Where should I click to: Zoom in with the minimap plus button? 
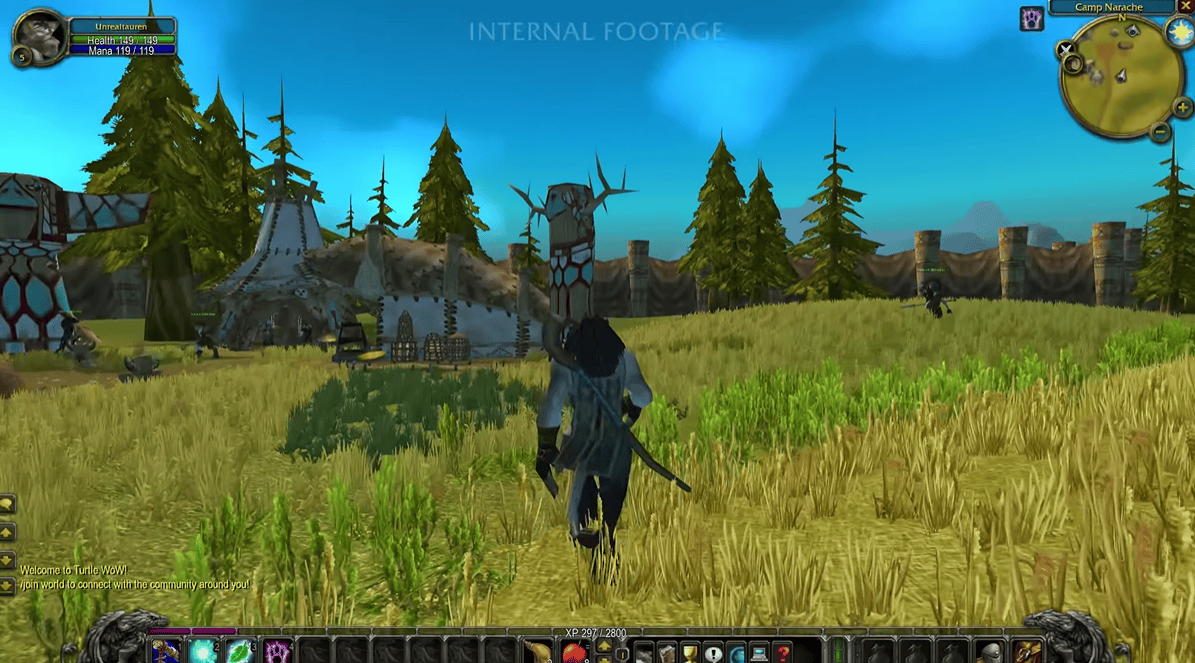coord(1182,107)
